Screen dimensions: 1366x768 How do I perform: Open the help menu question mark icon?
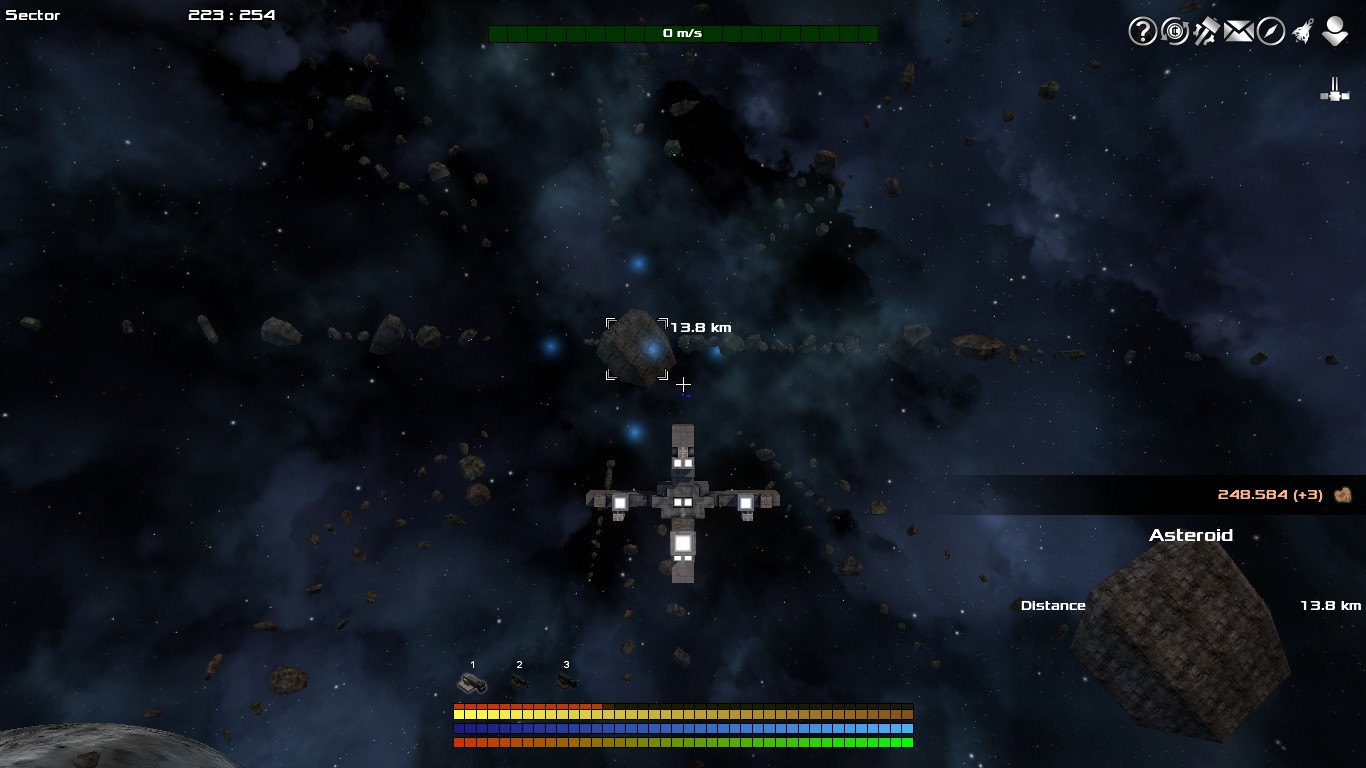click(1141, 31)
